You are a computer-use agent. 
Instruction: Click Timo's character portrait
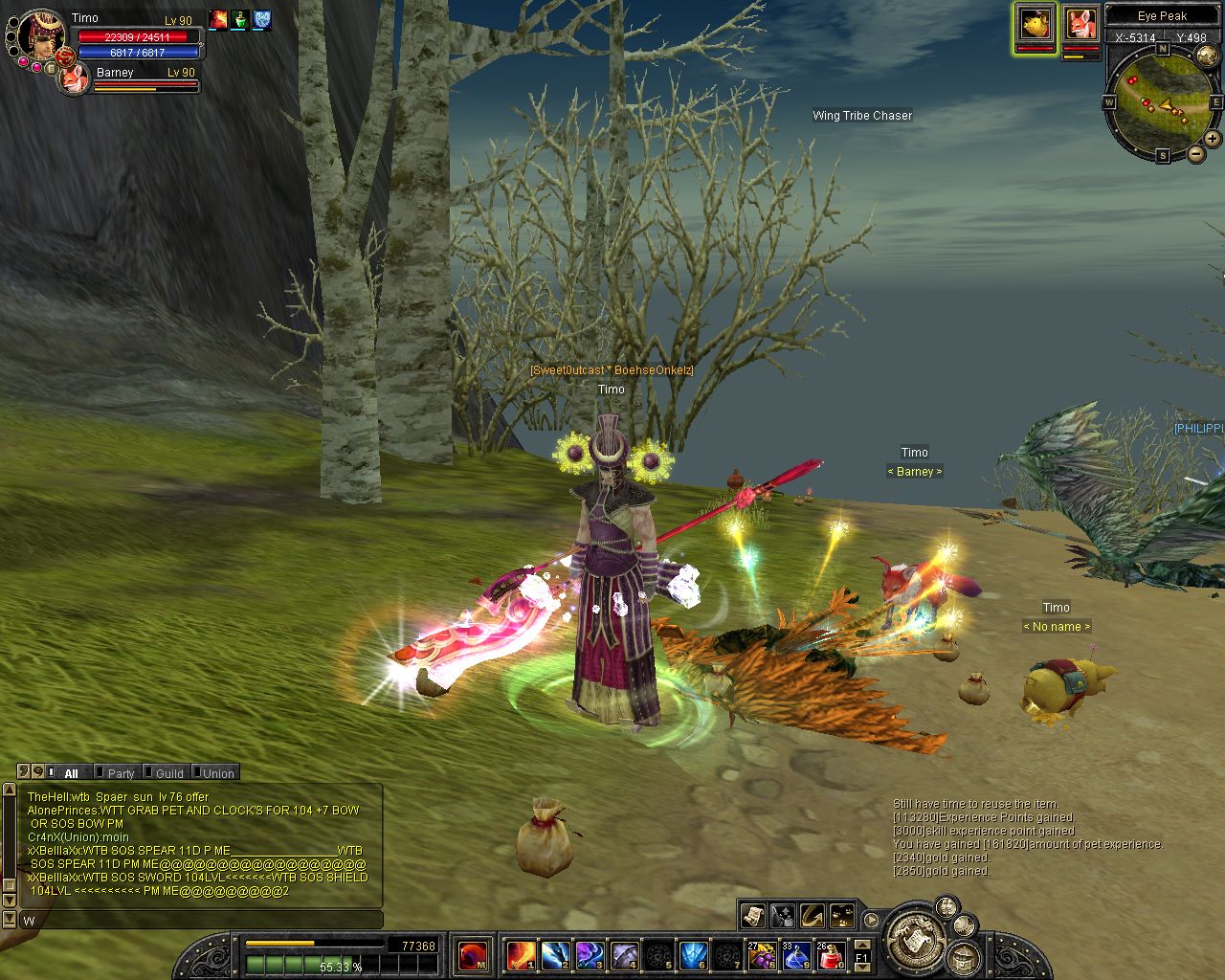[41, 32]
